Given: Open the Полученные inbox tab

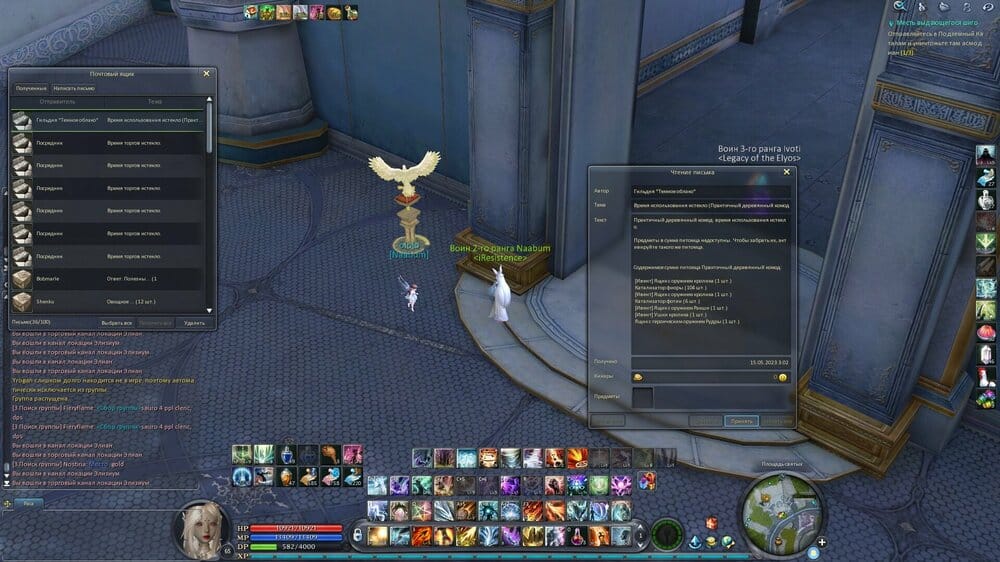Looking at the screenshot, I should 30,88.
